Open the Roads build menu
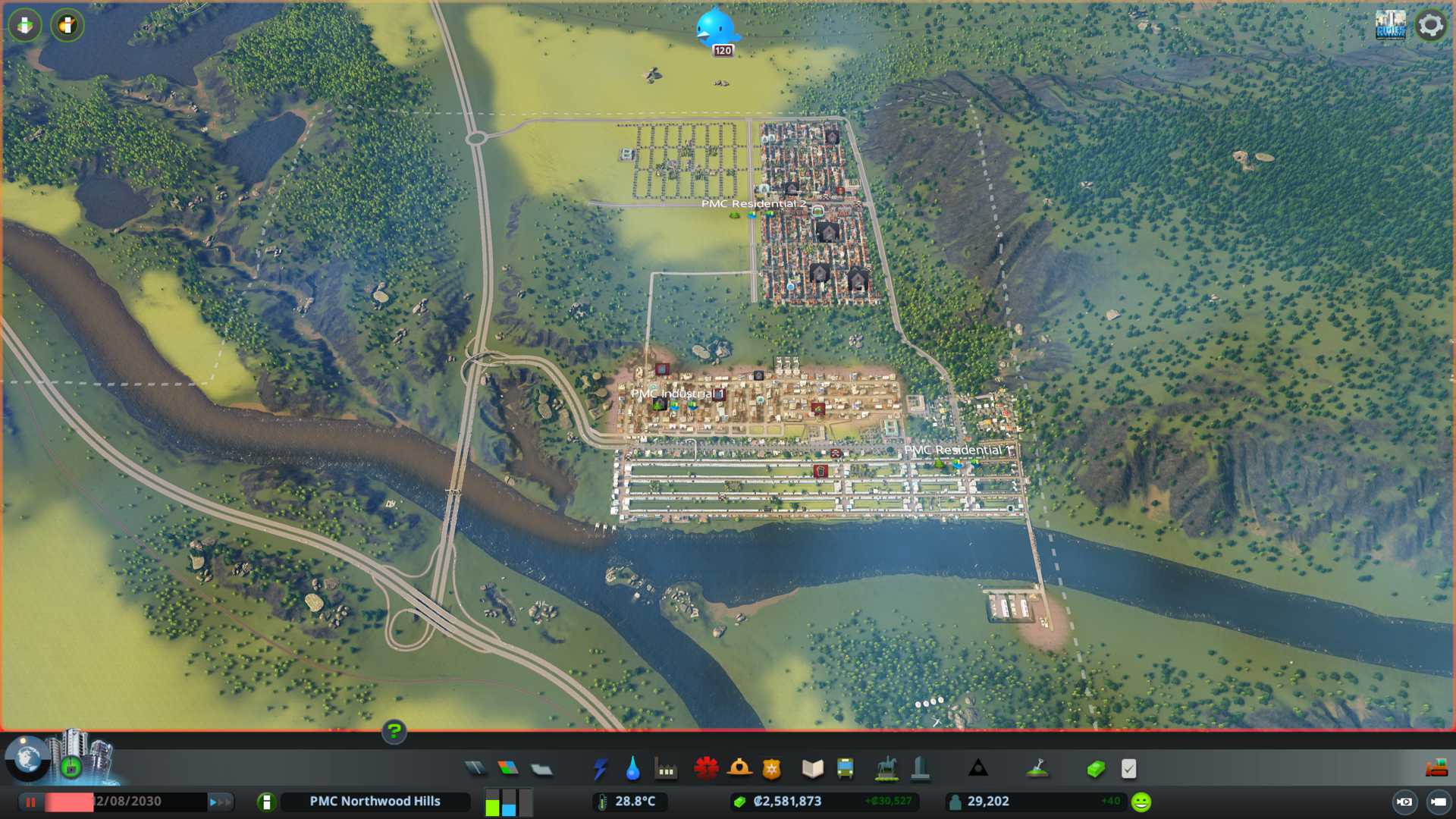The image size is (1456, 819). point(475,769)
